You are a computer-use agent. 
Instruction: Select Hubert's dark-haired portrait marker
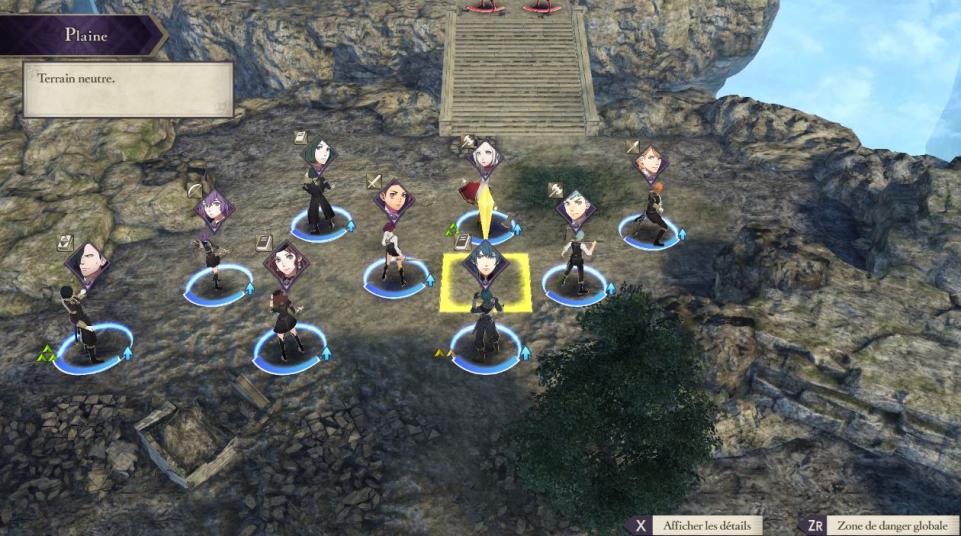pos(88,262)
